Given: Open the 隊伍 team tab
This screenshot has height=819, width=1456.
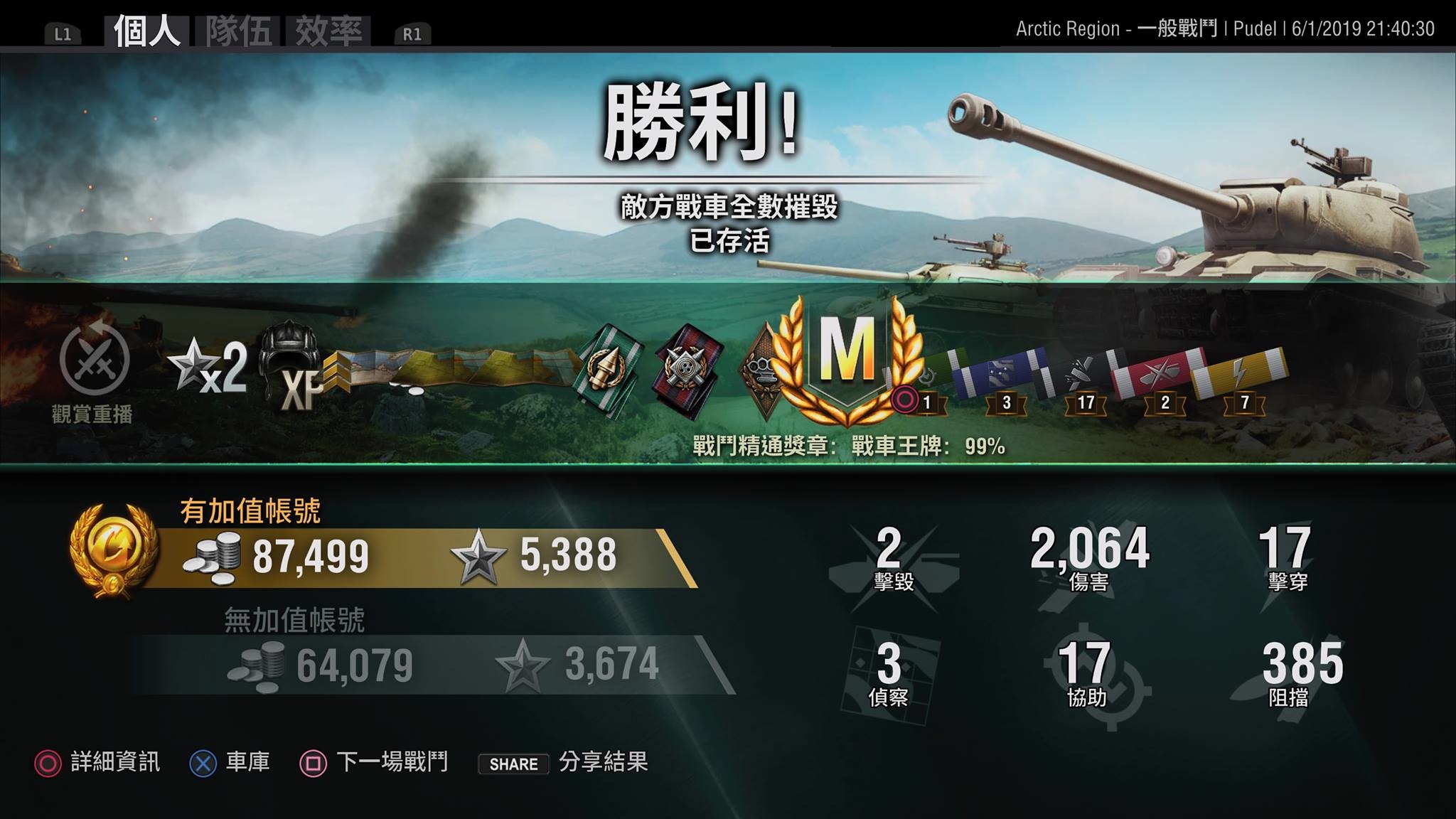Looking at the screenshot, I should click(239, 31).
